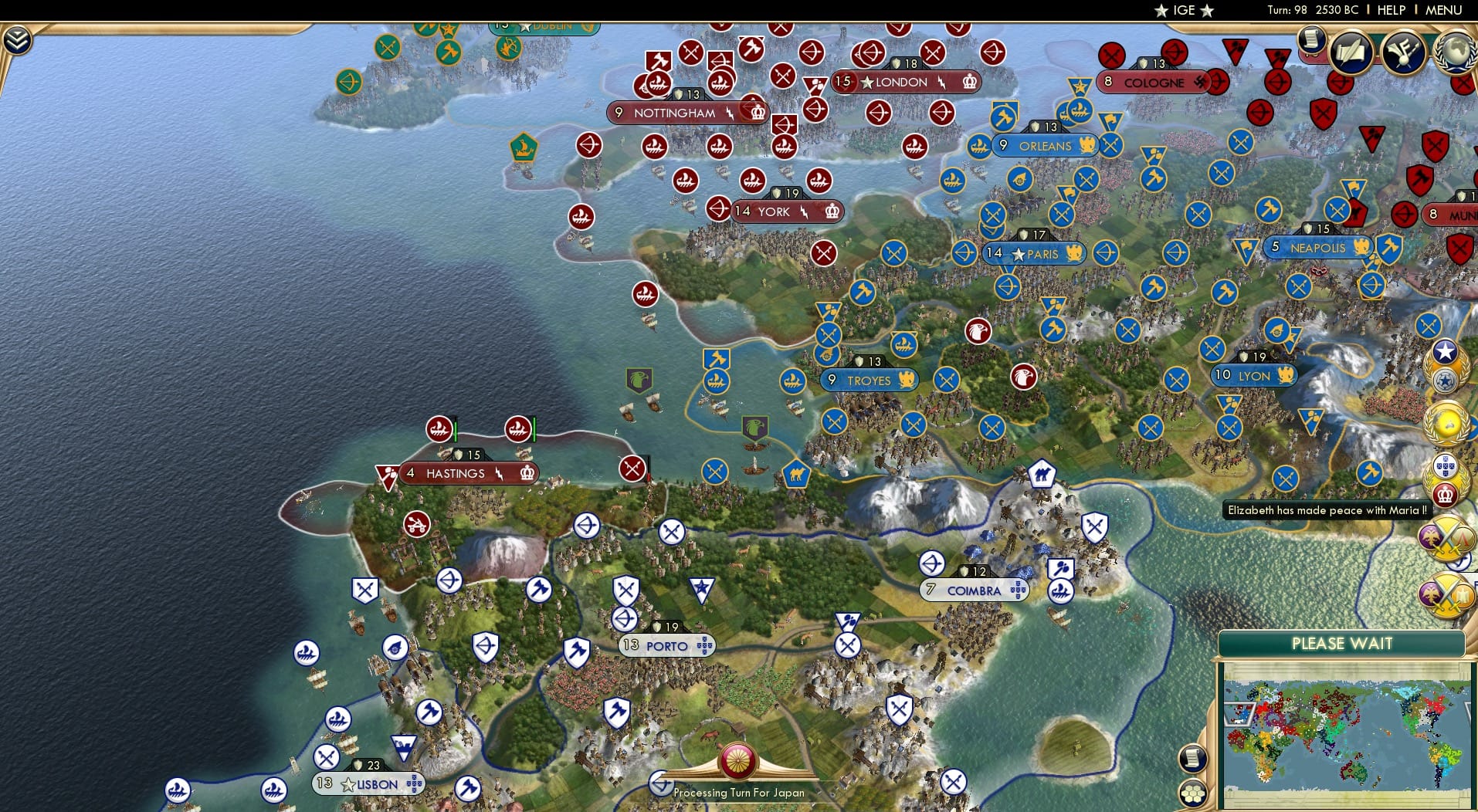The image size is (1478, 812).
Task: Click the lower crossed-swords war notification medallion
Action: 1448,596
